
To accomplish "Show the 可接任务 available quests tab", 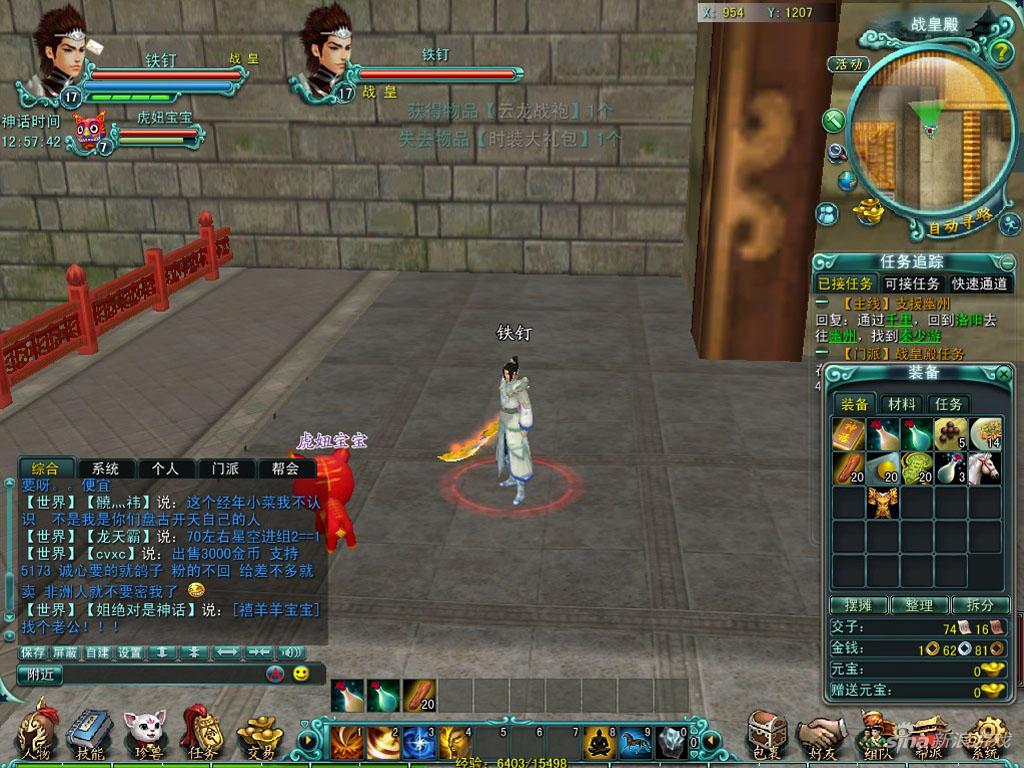I will point(912,284).
